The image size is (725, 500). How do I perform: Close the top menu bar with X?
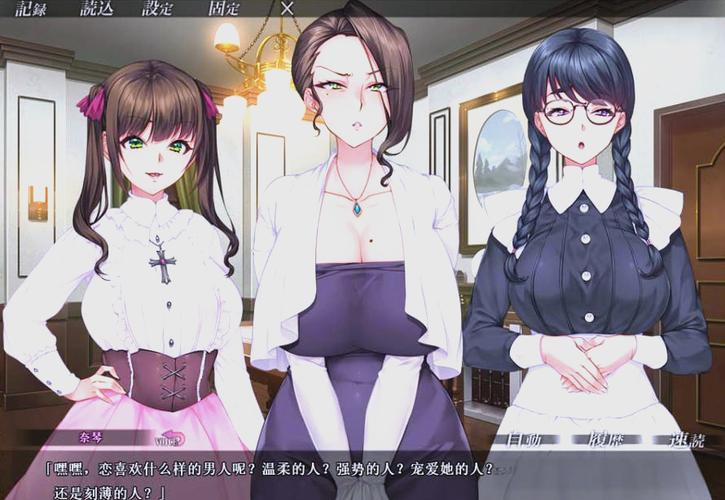(288, 8)
